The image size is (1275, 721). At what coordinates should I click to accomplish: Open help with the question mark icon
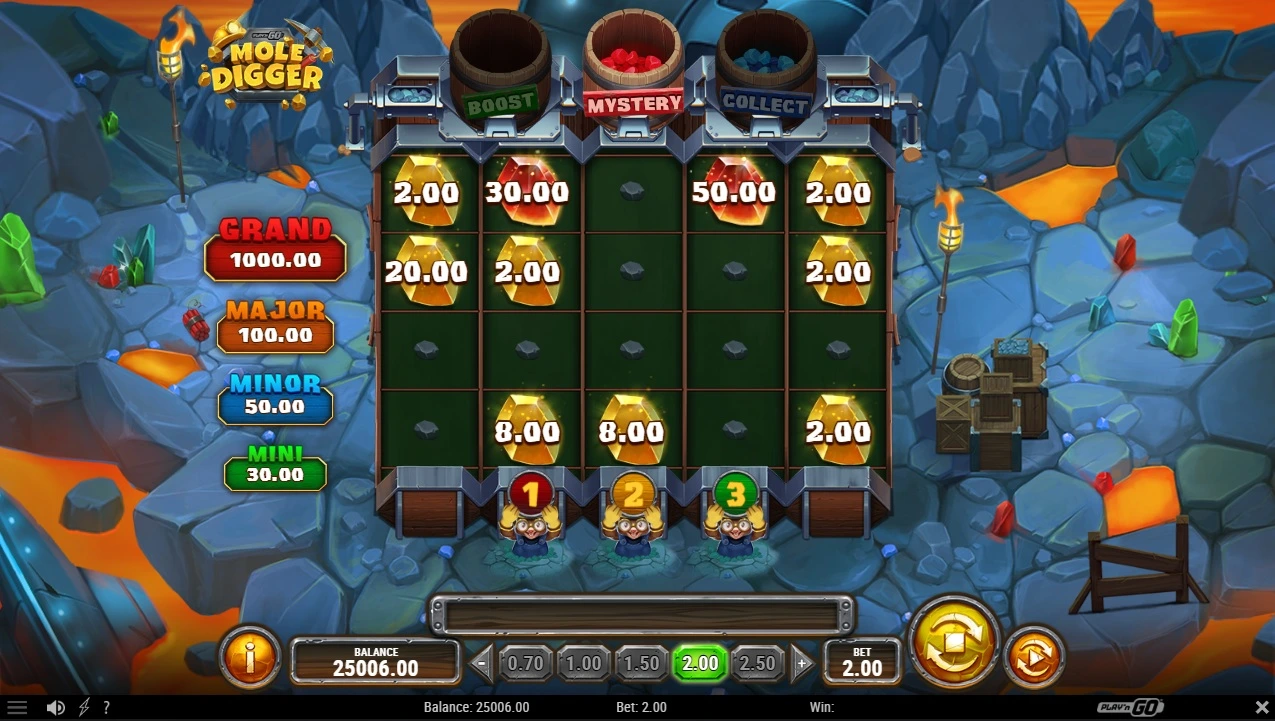click(x=106, y=708)
